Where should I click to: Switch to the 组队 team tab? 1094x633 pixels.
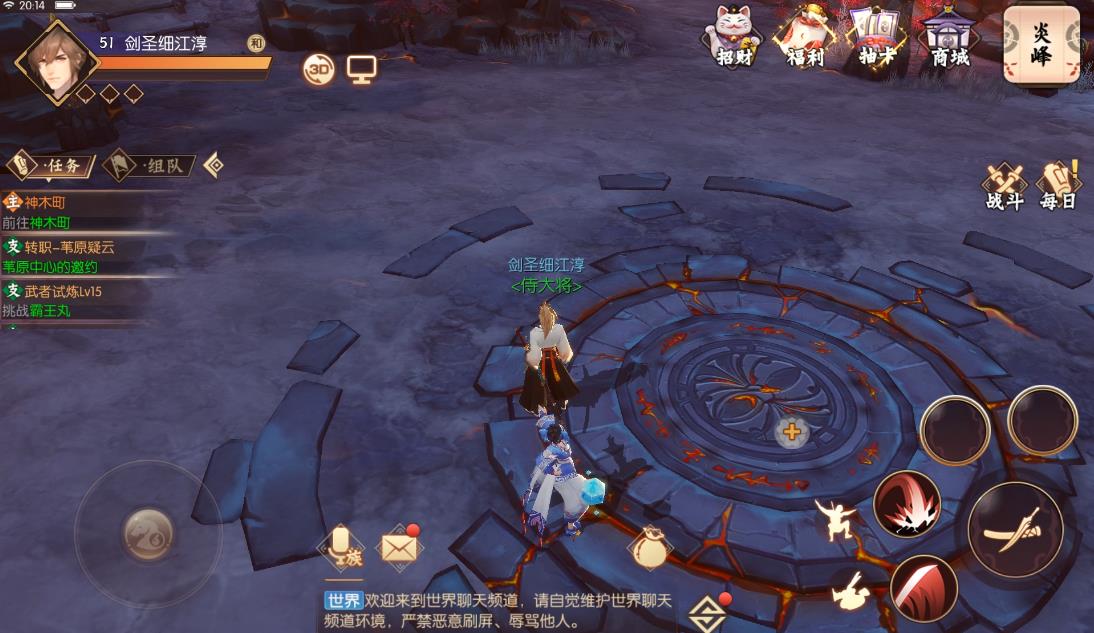(150, 165)
